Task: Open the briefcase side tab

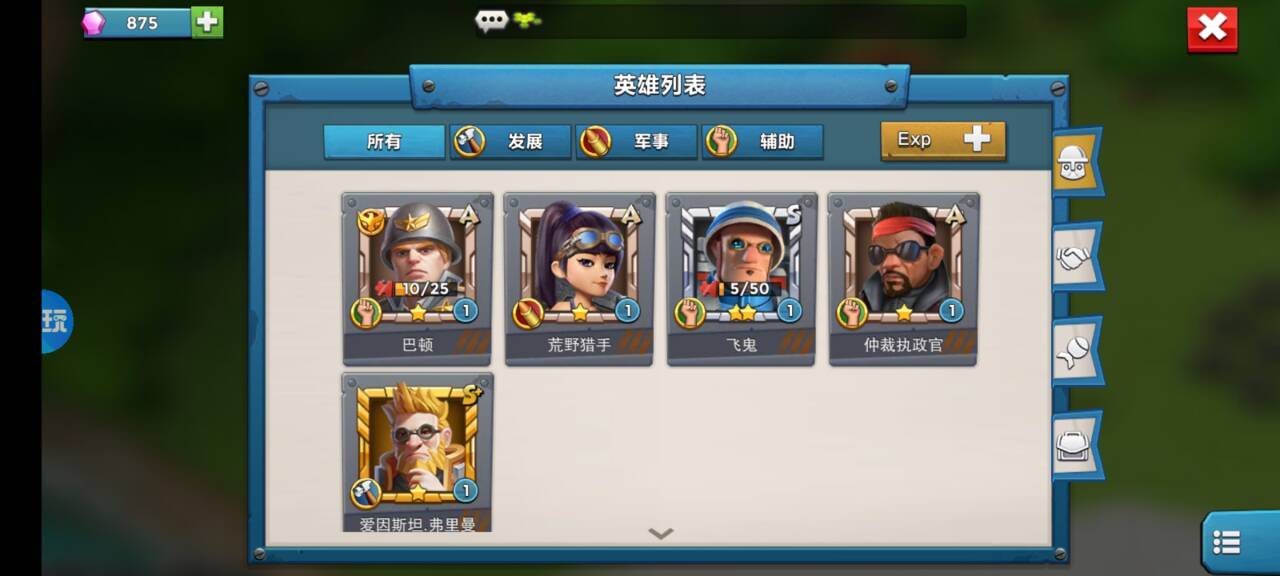Action: coord(1076,446)
